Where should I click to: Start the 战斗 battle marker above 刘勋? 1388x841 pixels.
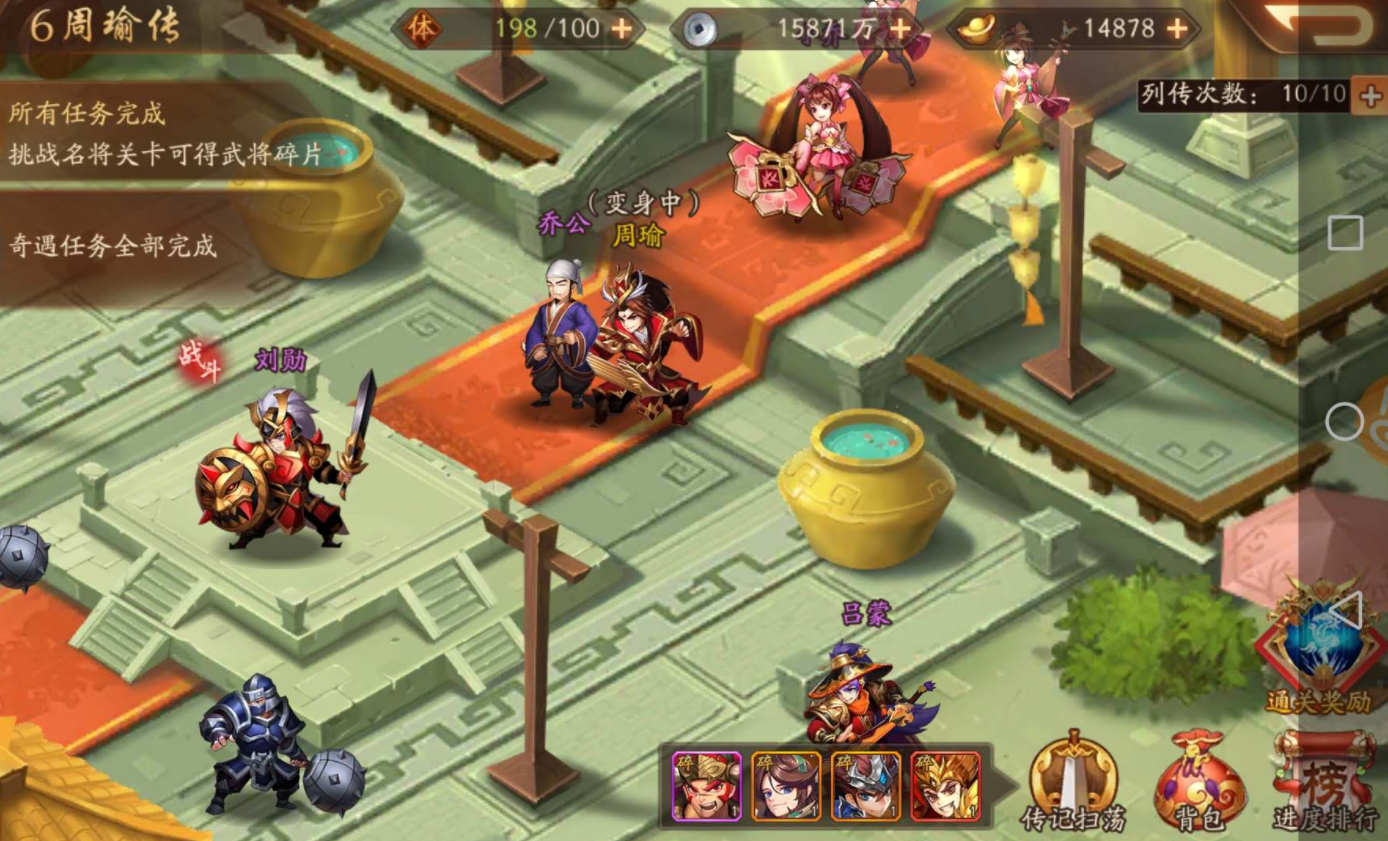[199, 361]
